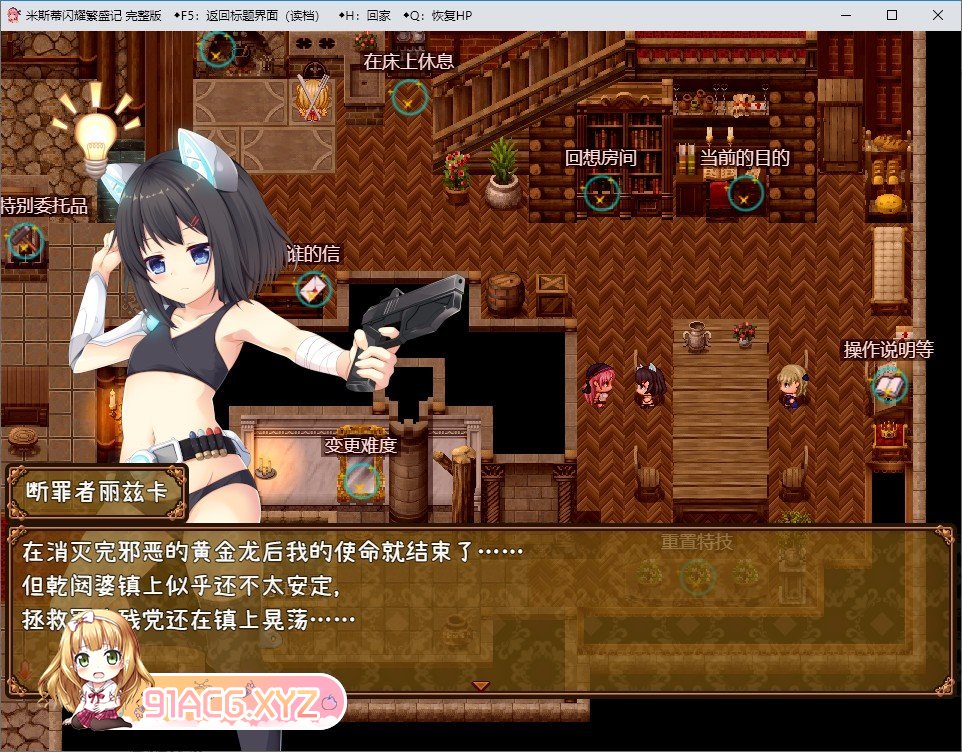Maximize the game window
Image resolution: width=962 pixels, height=752 pixels.
tap(892, 15)
